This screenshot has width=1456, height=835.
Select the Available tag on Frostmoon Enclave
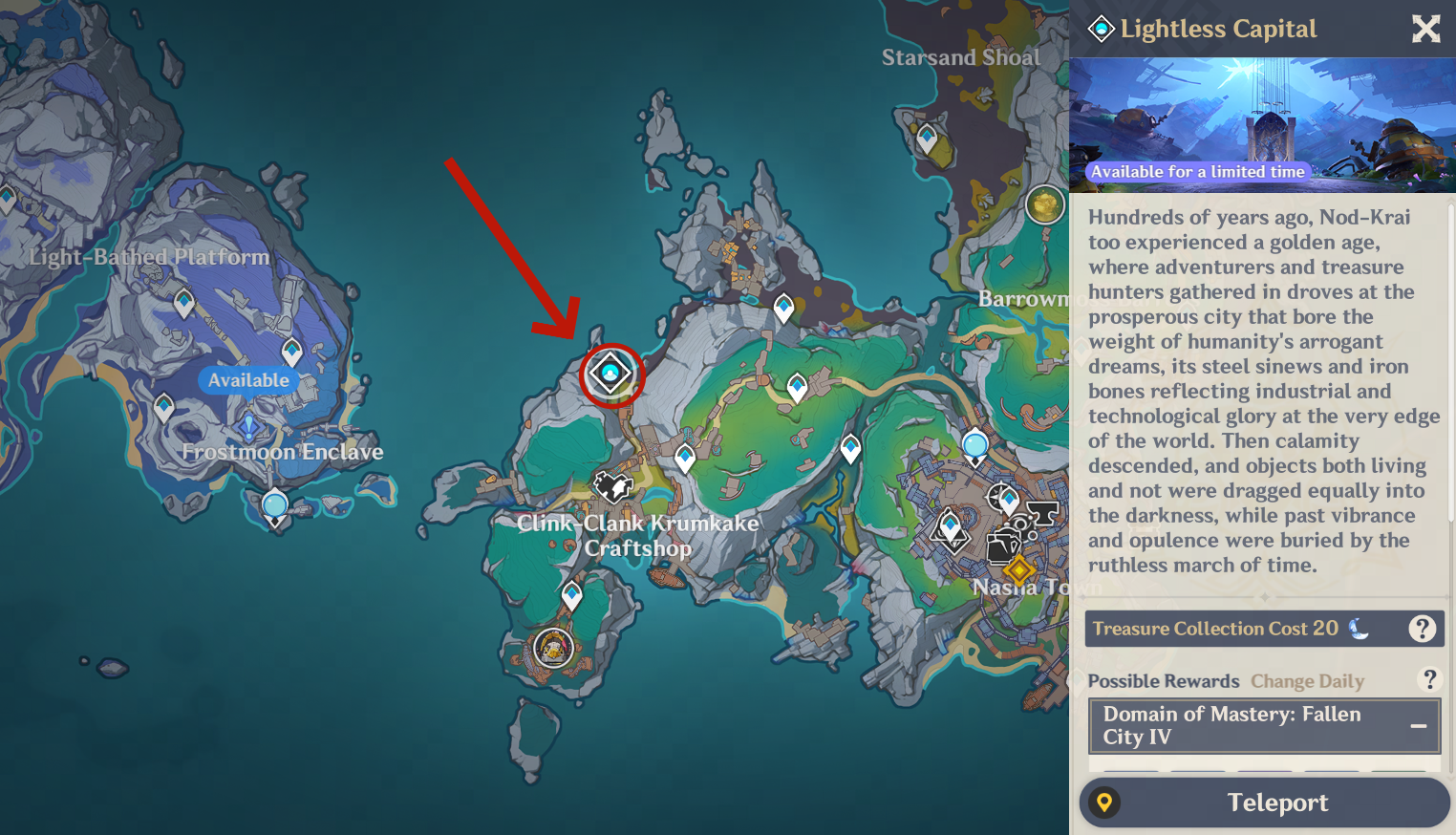(x=248, y=380)
